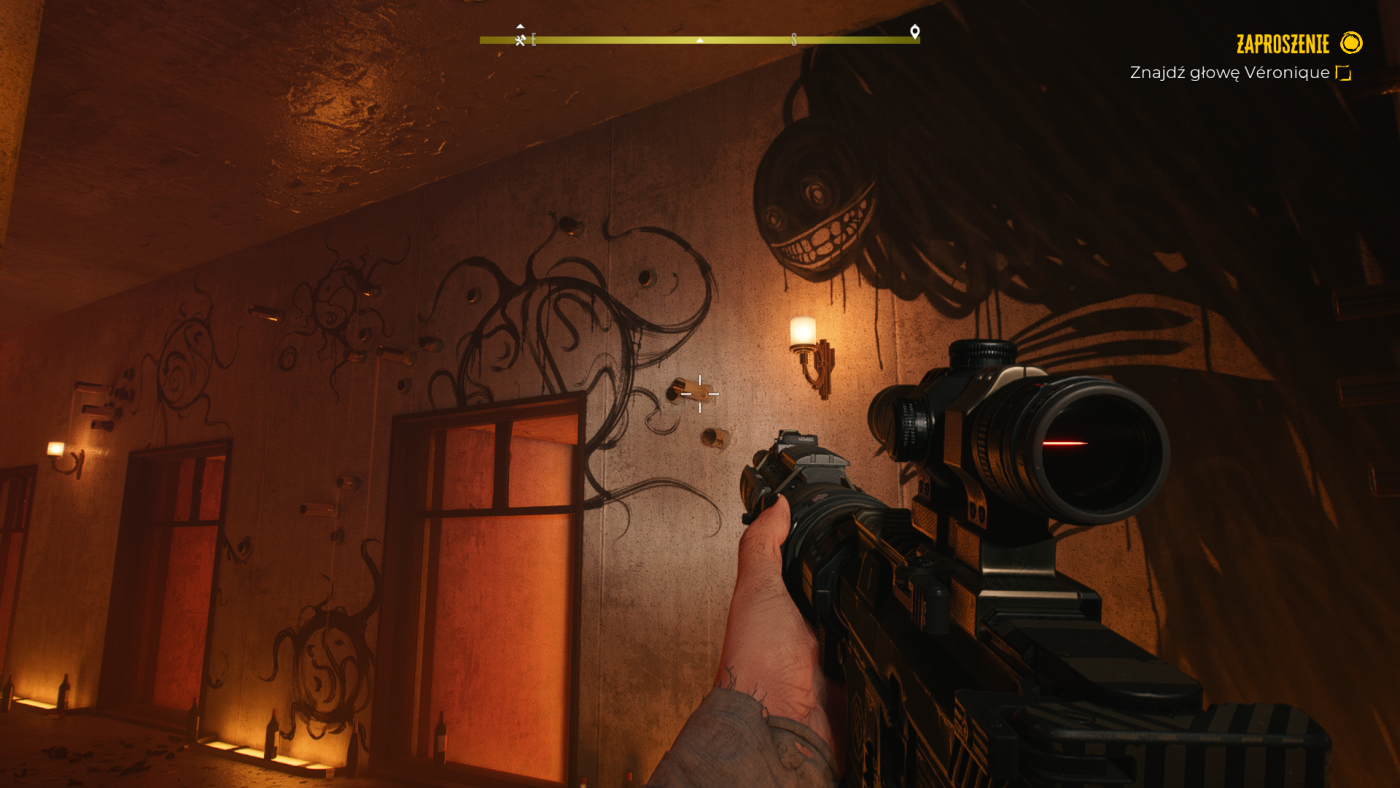
Task: Select the ZAPROSZENIE quest tracker title
Action: (1282, 44)
